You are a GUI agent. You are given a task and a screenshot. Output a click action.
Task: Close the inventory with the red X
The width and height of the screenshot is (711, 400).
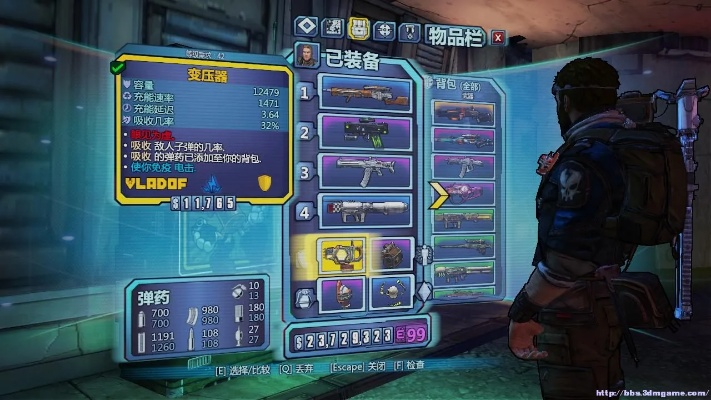[498, 37]
